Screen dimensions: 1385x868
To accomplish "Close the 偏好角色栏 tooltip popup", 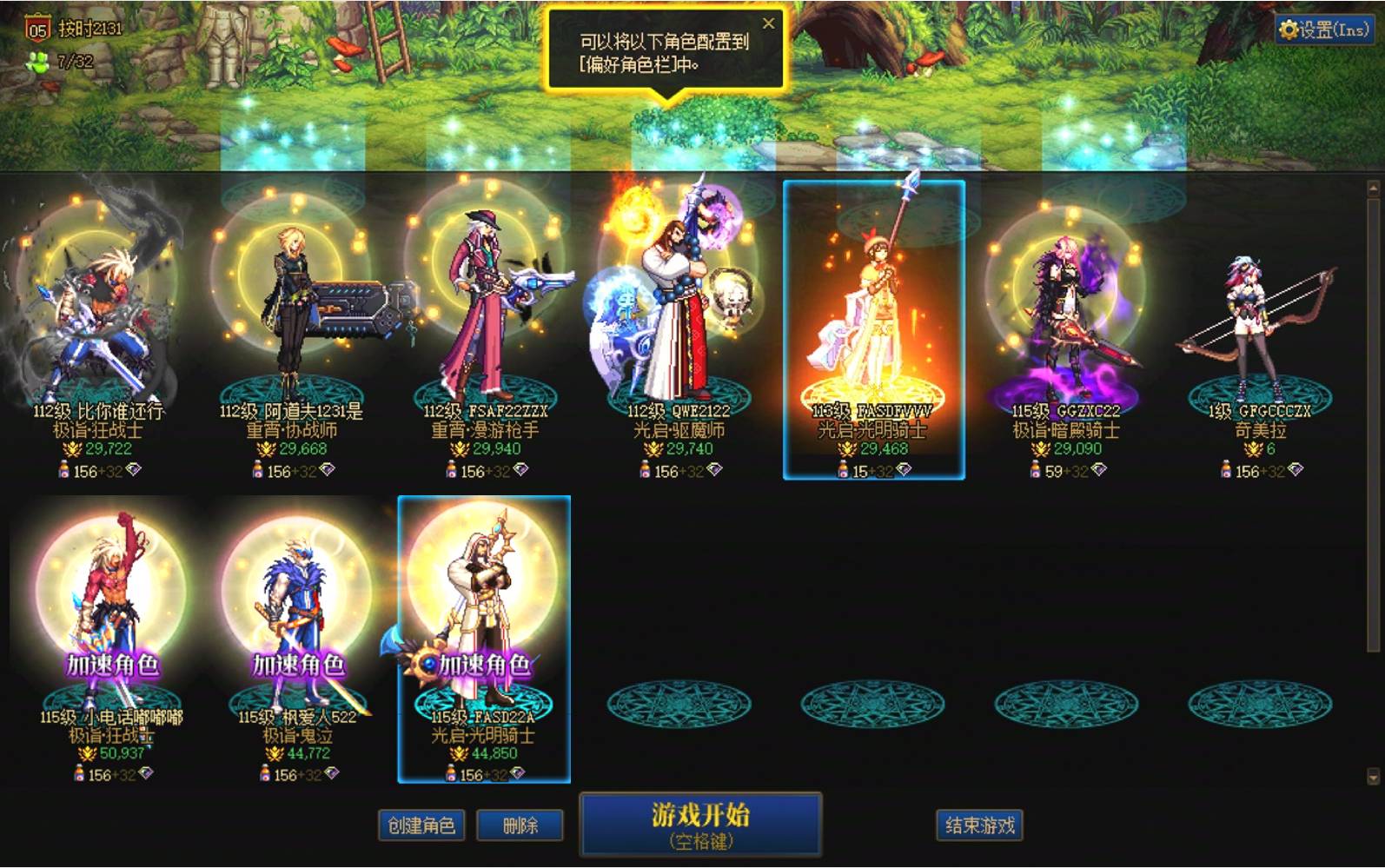I will [x=768, y=23].
